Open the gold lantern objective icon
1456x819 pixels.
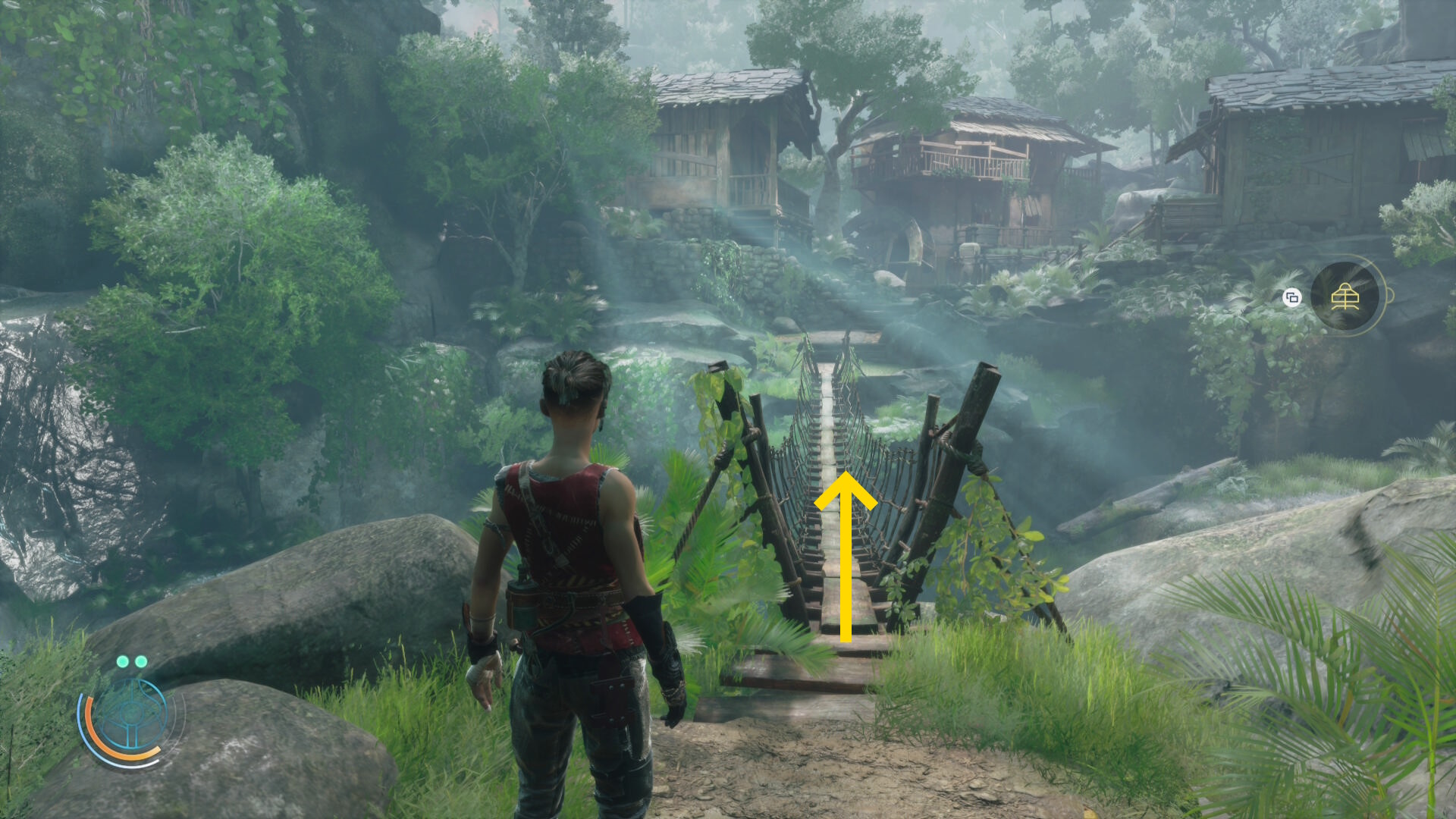click(x=1345, y=297)
